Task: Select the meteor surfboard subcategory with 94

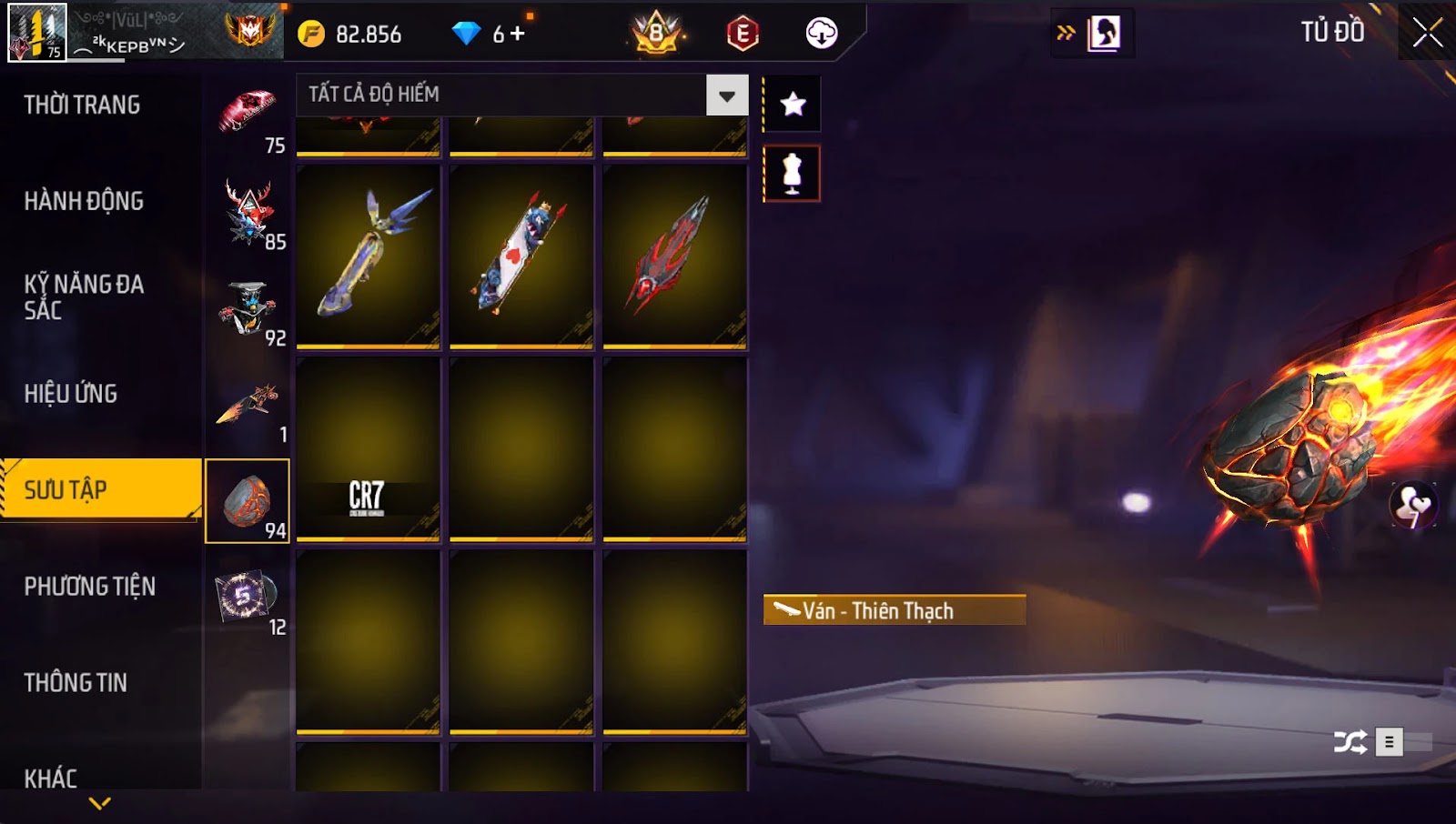Action: coord(248,501)
